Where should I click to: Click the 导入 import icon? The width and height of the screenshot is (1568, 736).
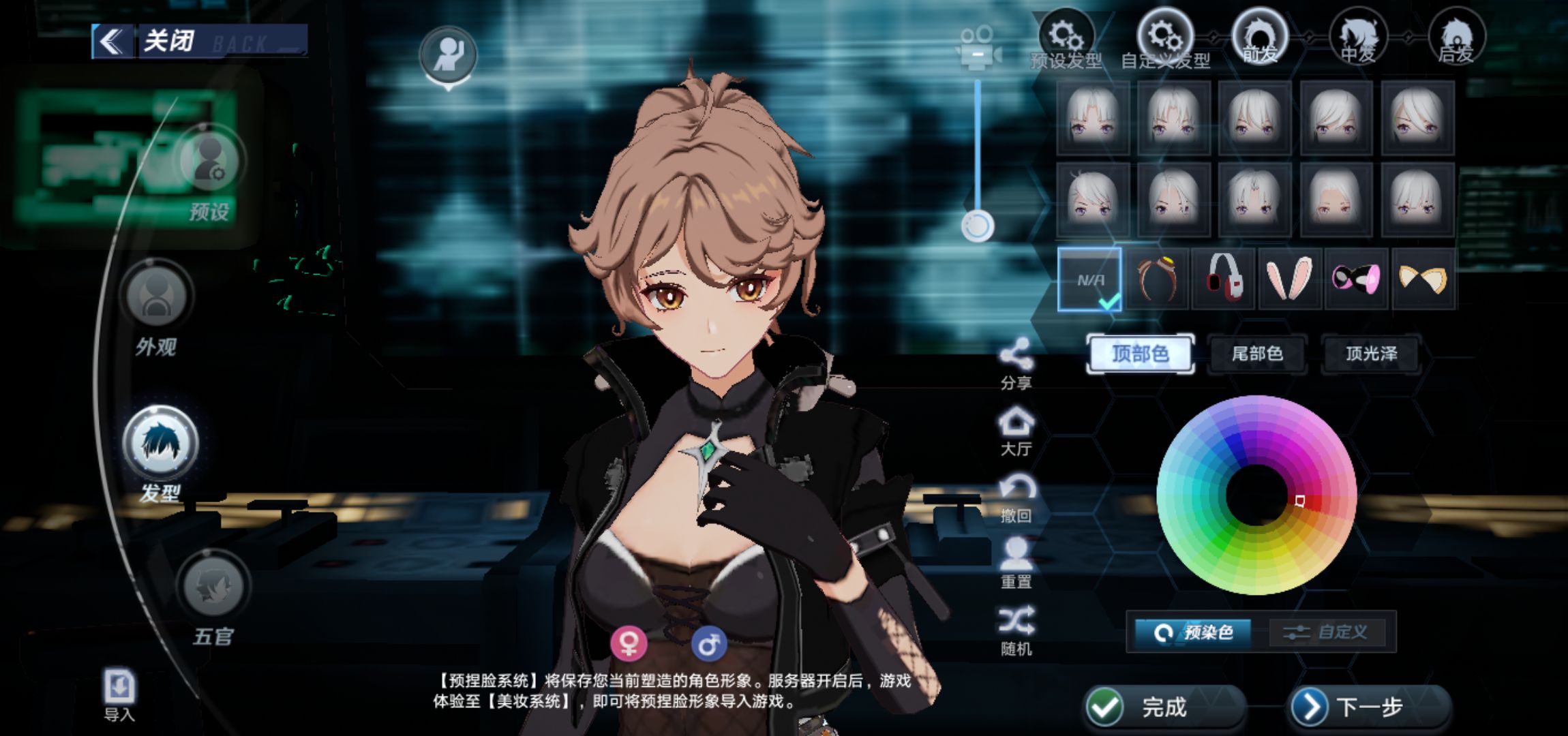click(x=119, y=688)
